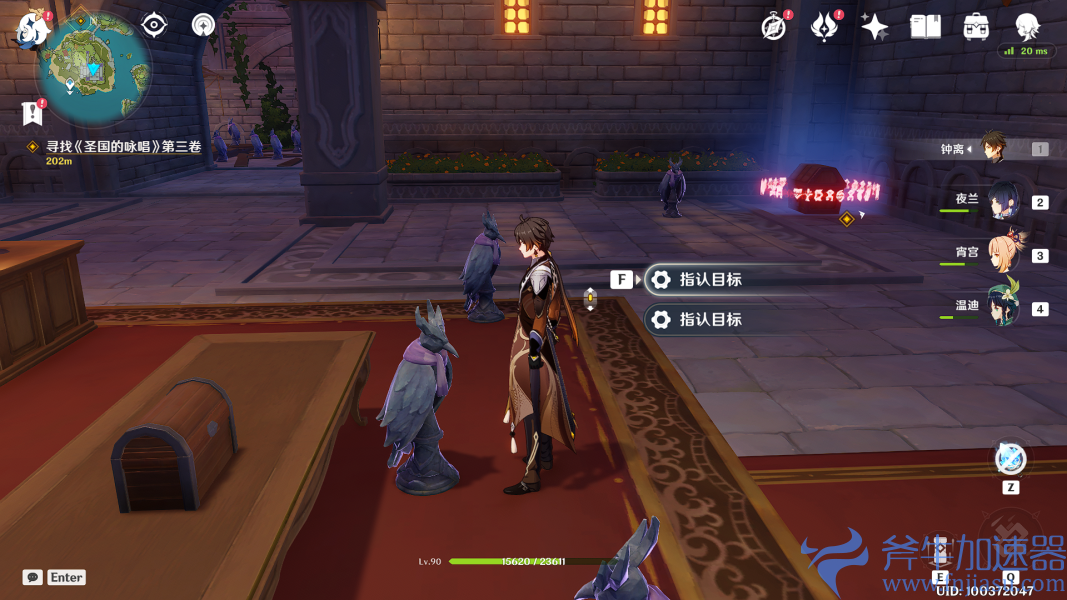The image size is (1067, 600).
Task: Open the backpack inventory
Action: (976, 27)
